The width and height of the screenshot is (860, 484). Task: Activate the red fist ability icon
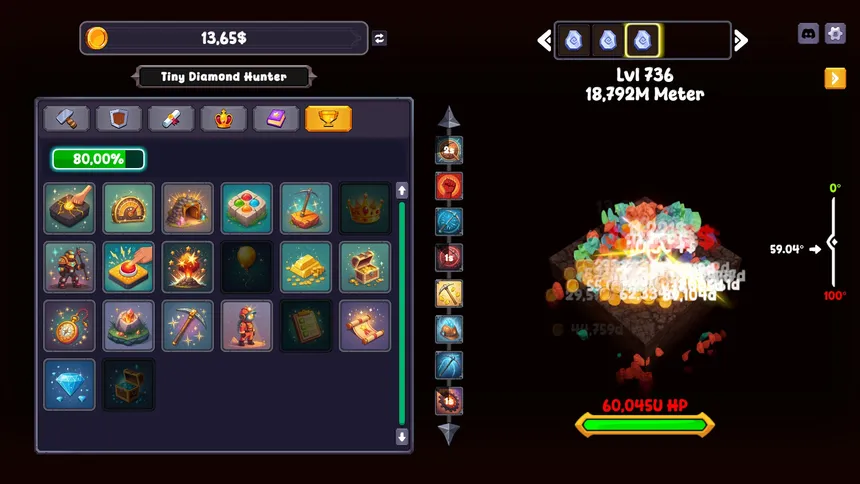click(x=449, y=186)
